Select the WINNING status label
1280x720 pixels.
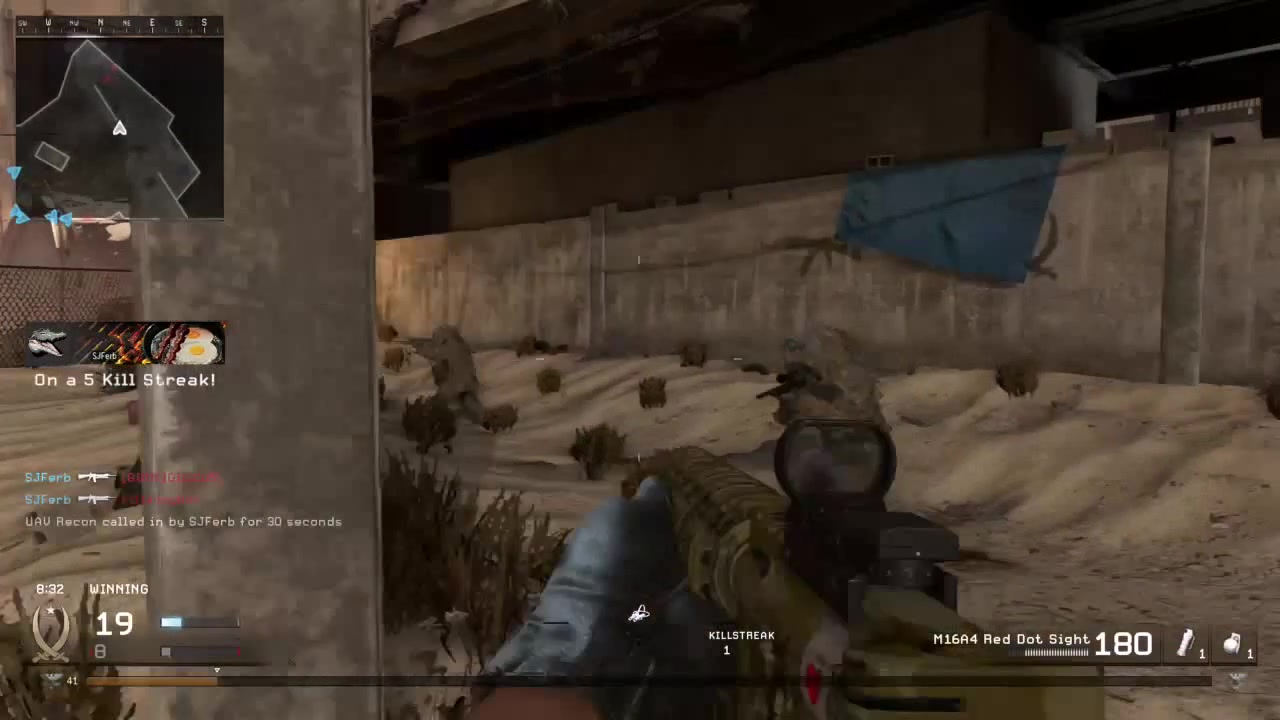(x=119, y=589)
